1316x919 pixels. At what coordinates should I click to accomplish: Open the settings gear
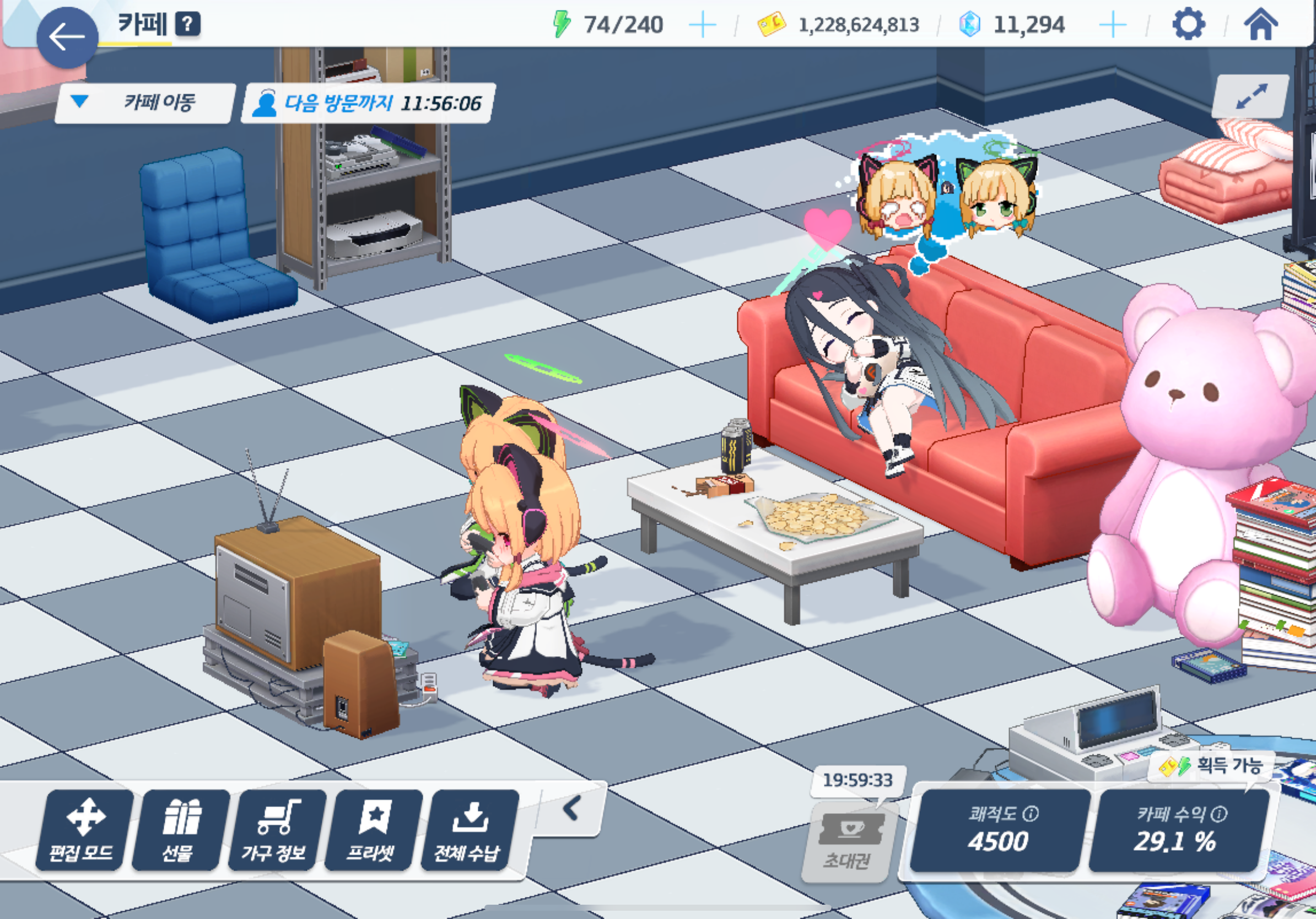coord(1188,25)
